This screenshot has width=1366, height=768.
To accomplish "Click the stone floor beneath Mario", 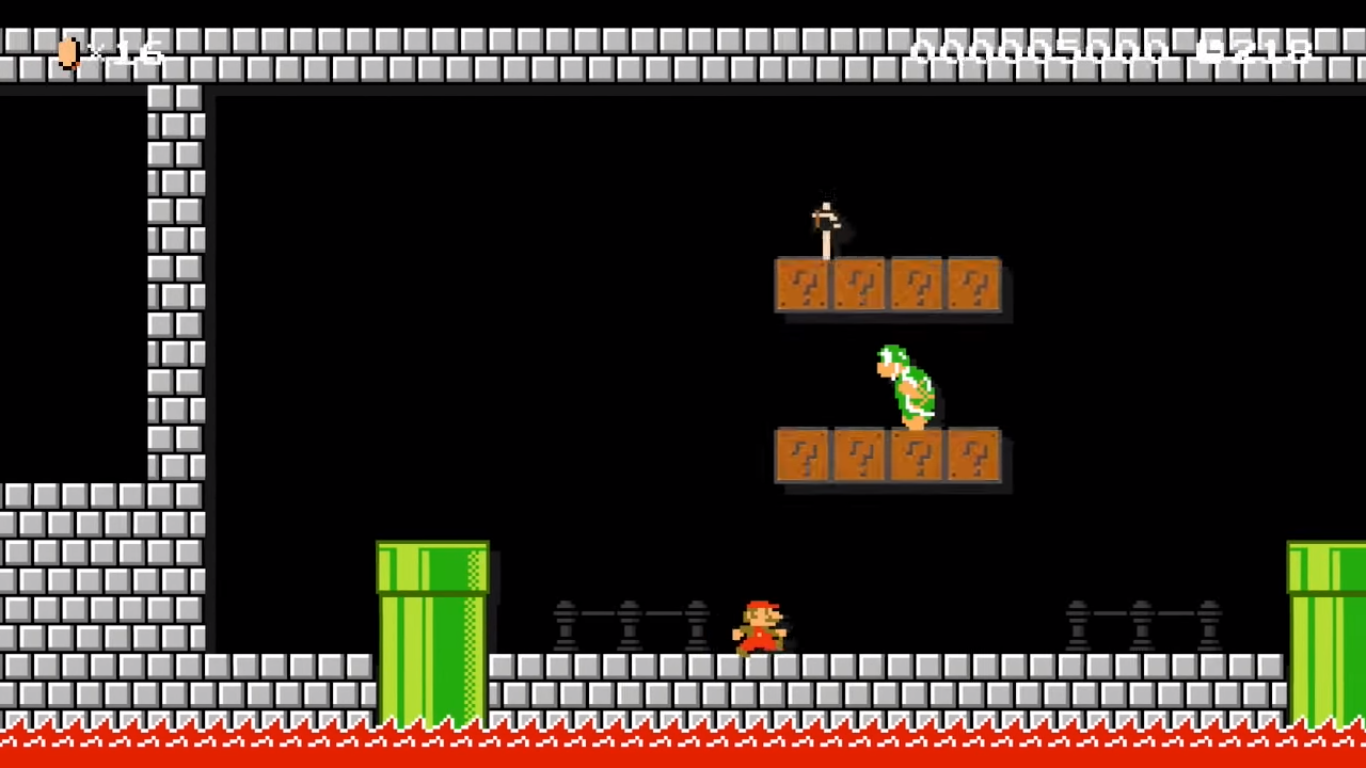I will (x=759, y=680).
